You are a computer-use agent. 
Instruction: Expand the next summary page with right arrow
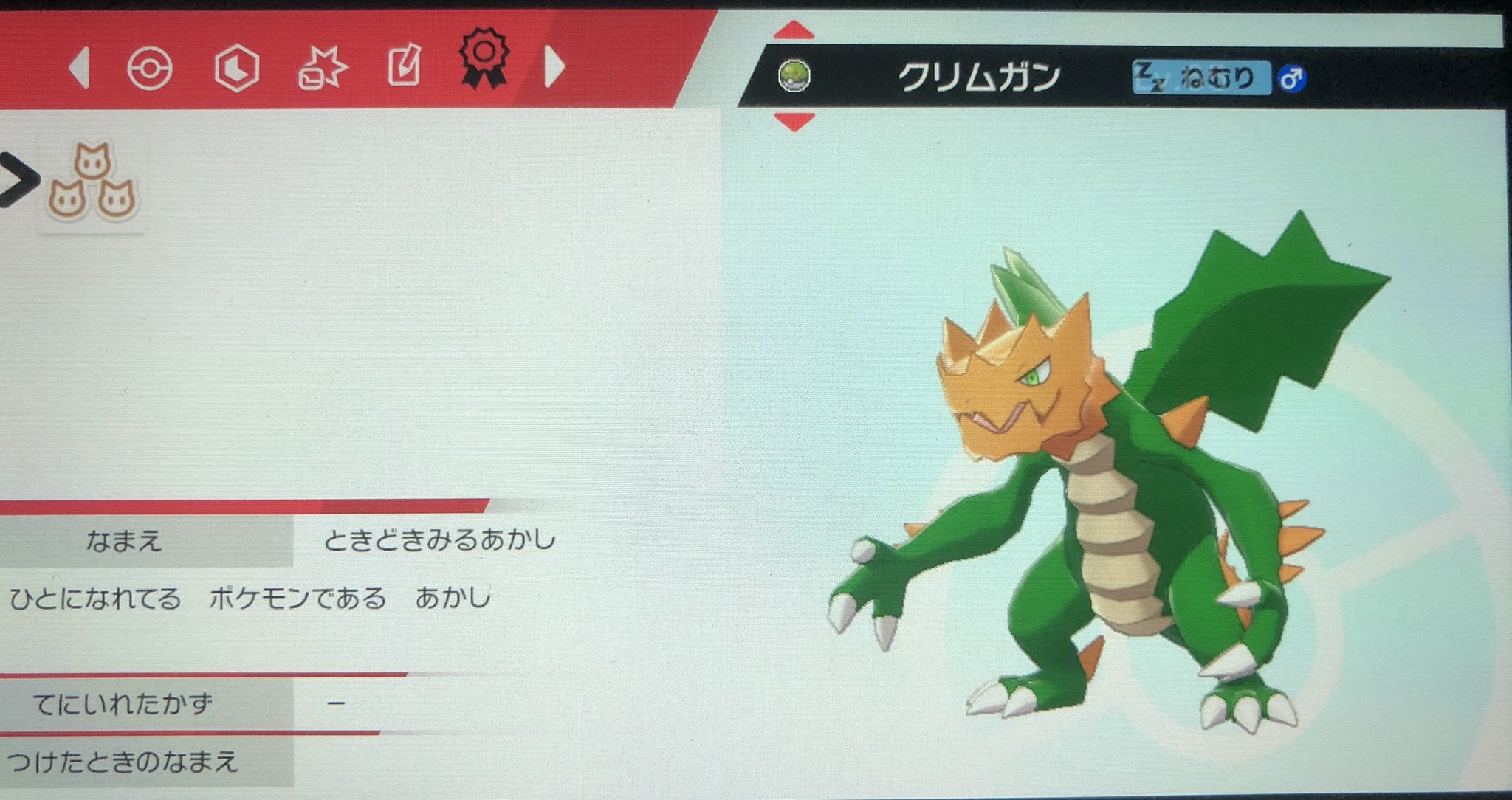[552, 66]
